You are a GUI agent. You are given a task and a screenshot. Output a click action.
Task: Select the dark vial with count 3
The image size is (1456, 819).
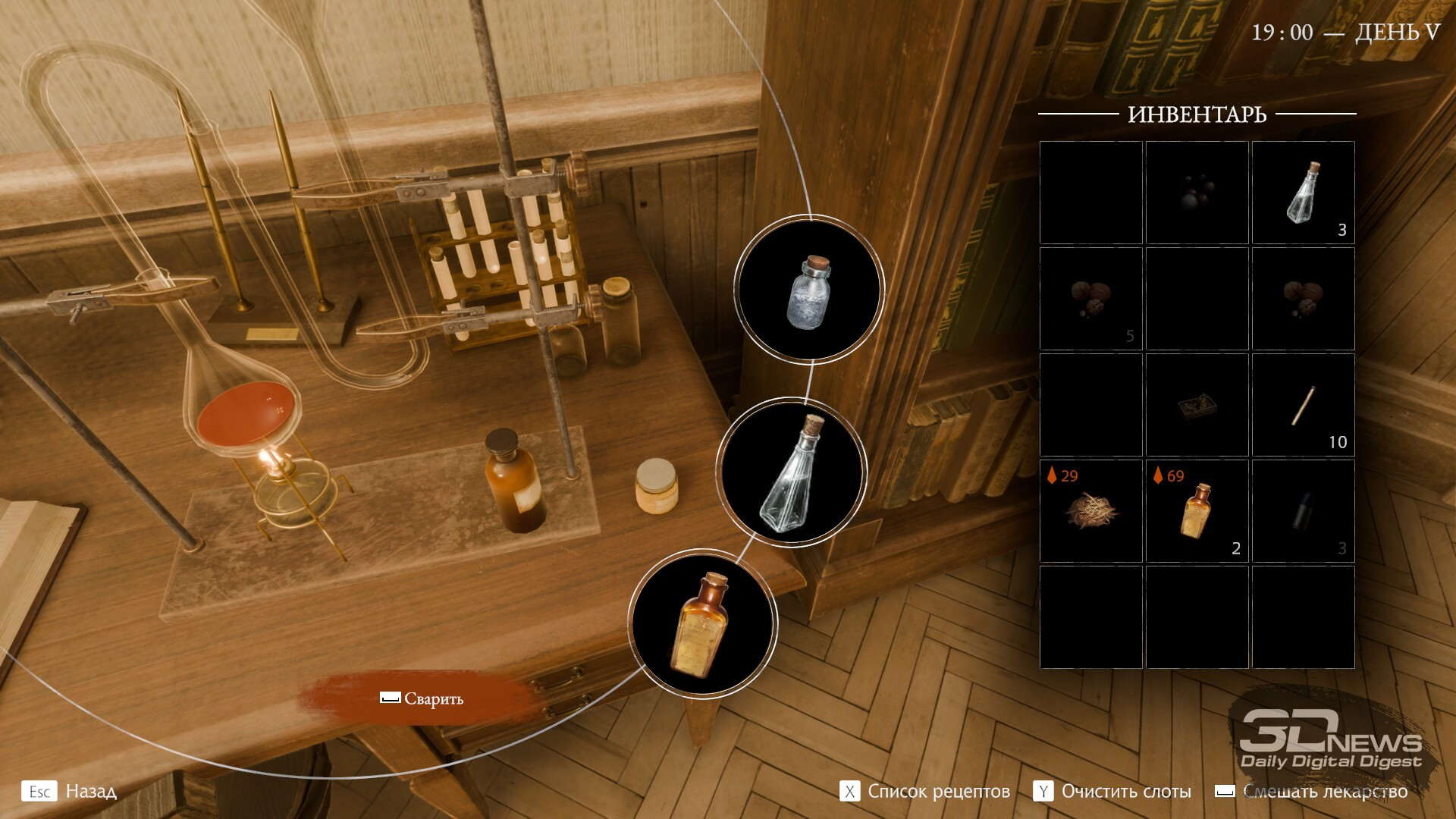(1303, 511)
